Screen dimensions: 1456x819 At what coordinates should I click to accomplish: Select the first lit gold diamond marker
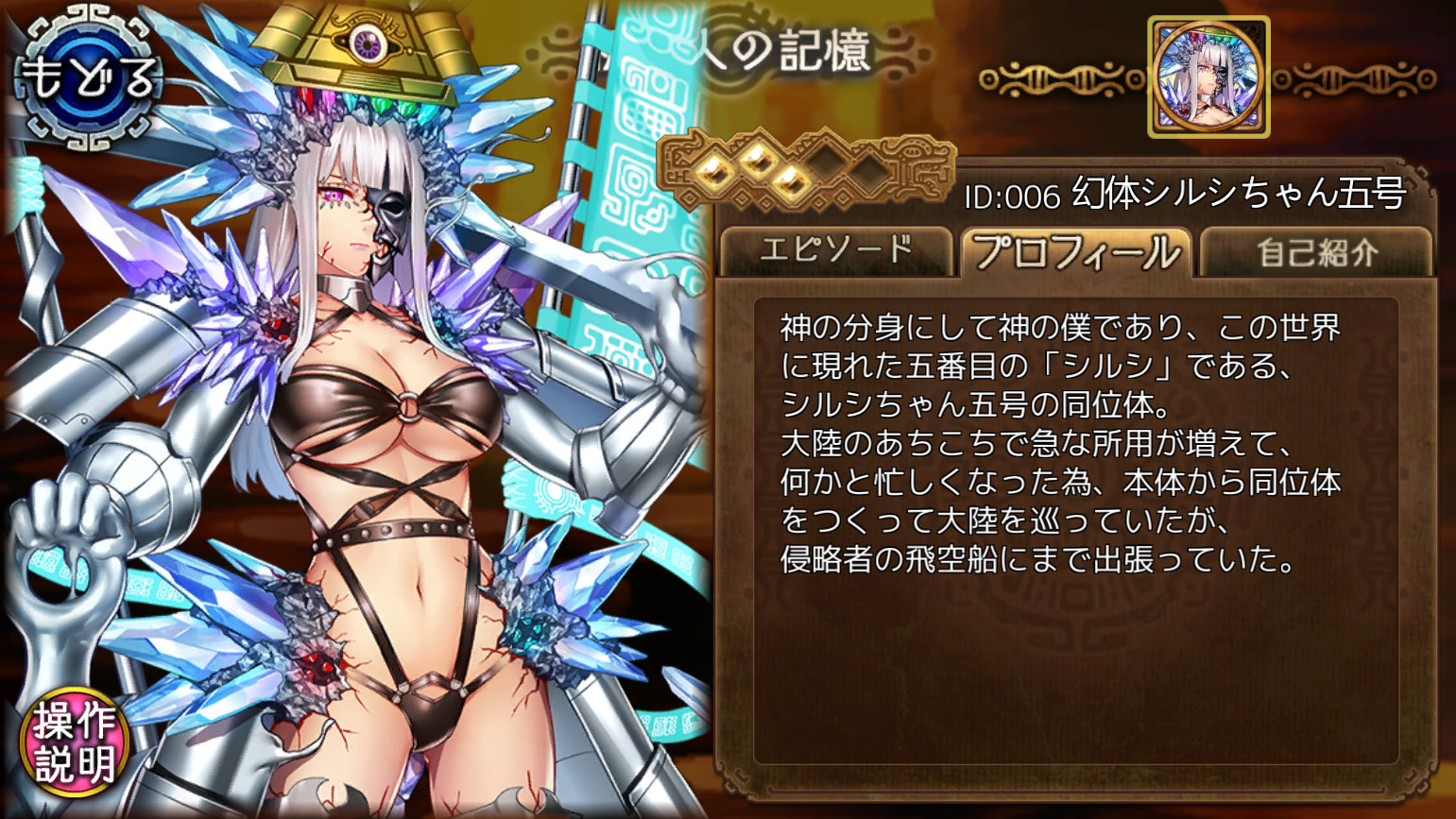tap(716, 174)
